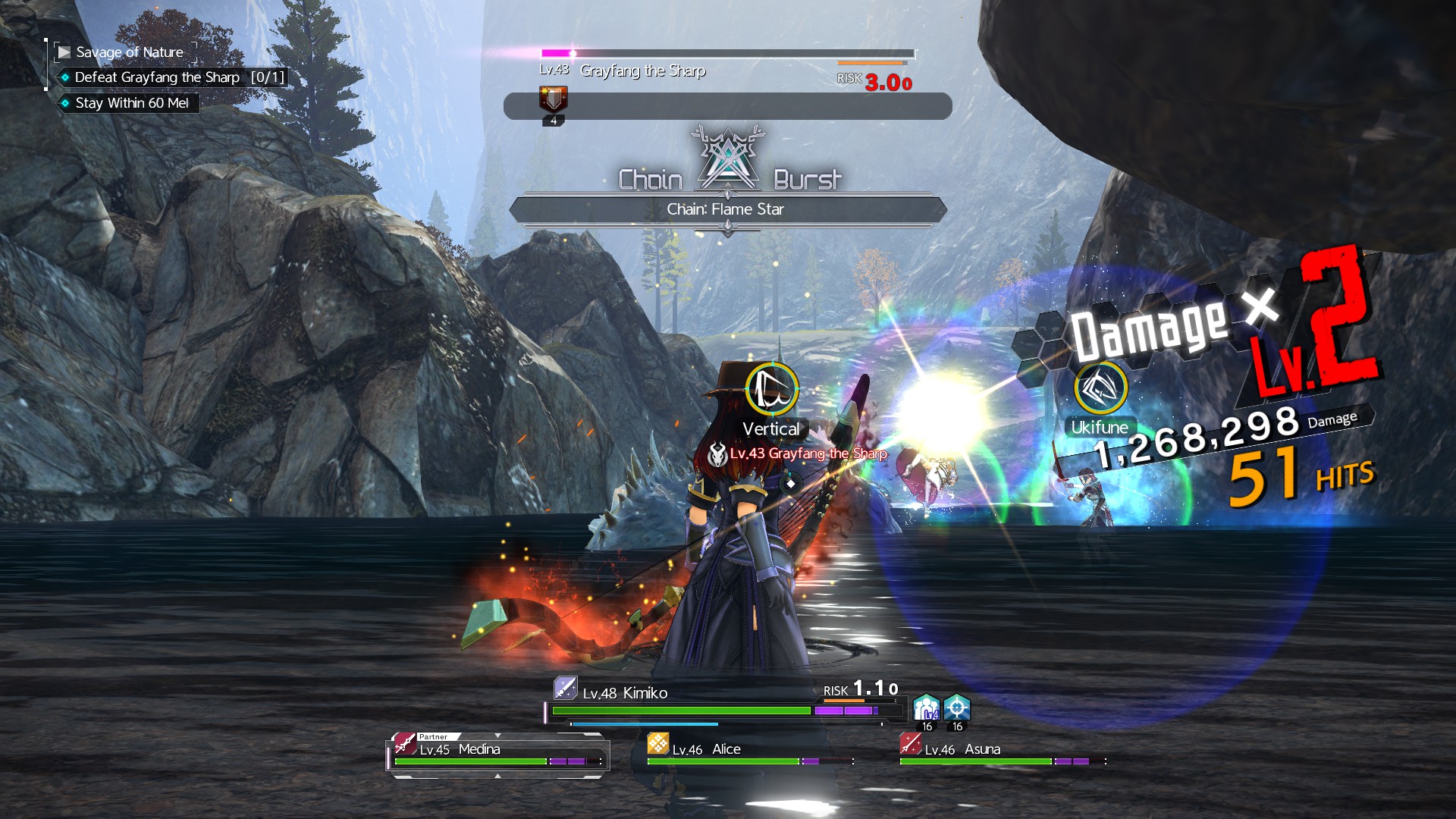
Task: Click the Chain: Flame Star banner
Action: click(726, 209)
